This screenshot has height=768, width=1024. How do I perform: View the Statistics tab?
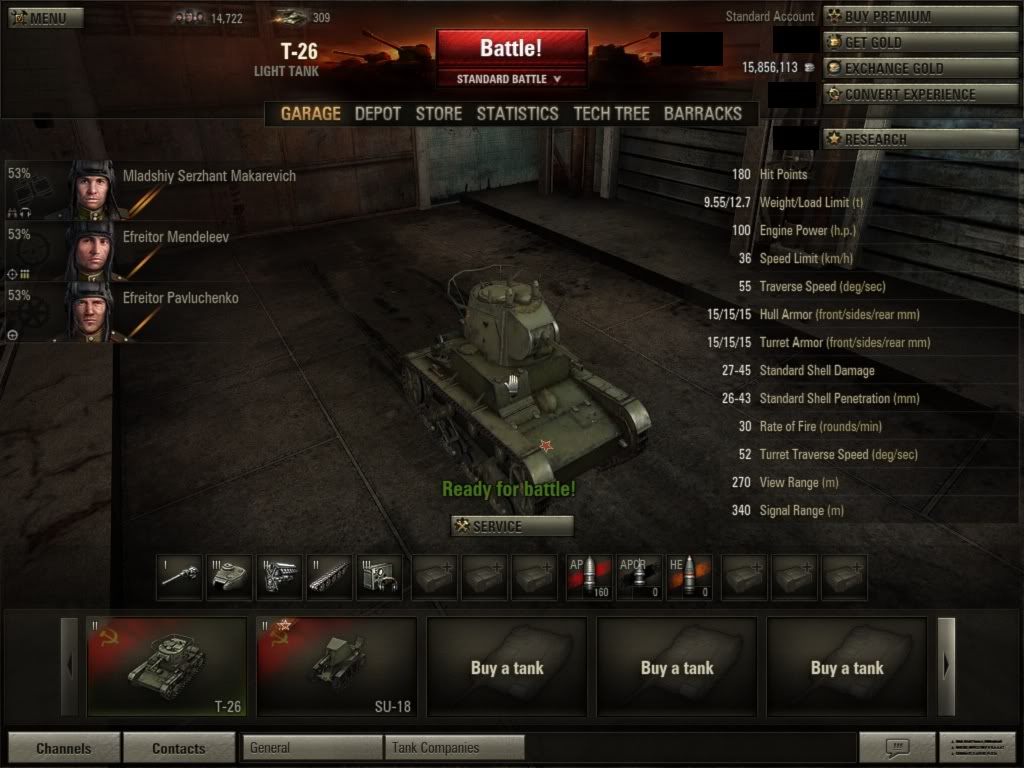tap(517, 114)
